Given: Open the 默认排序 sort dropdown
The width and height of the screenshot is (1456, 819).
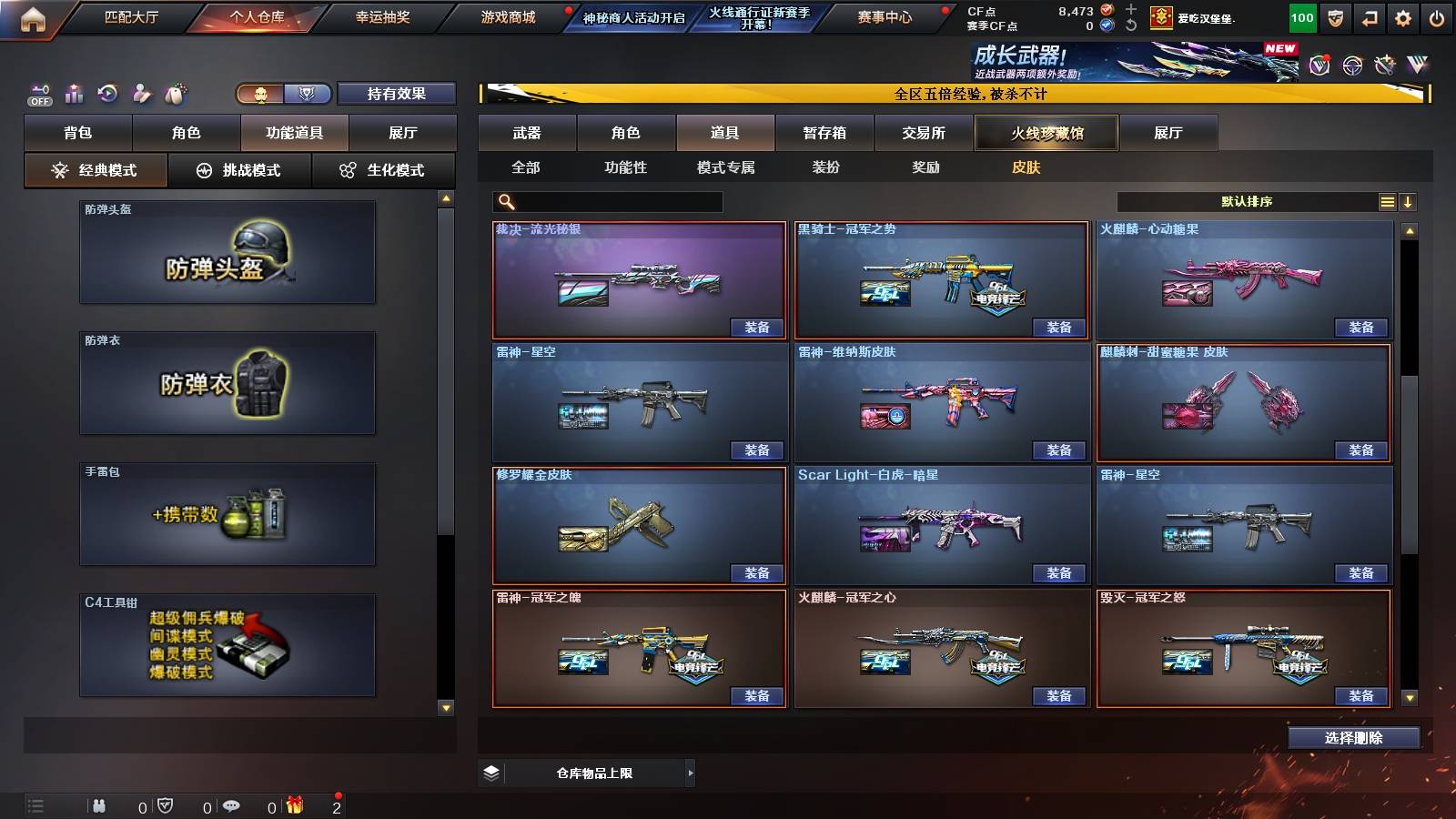Looking at the screenshot, I should (x=1247, y=200).
